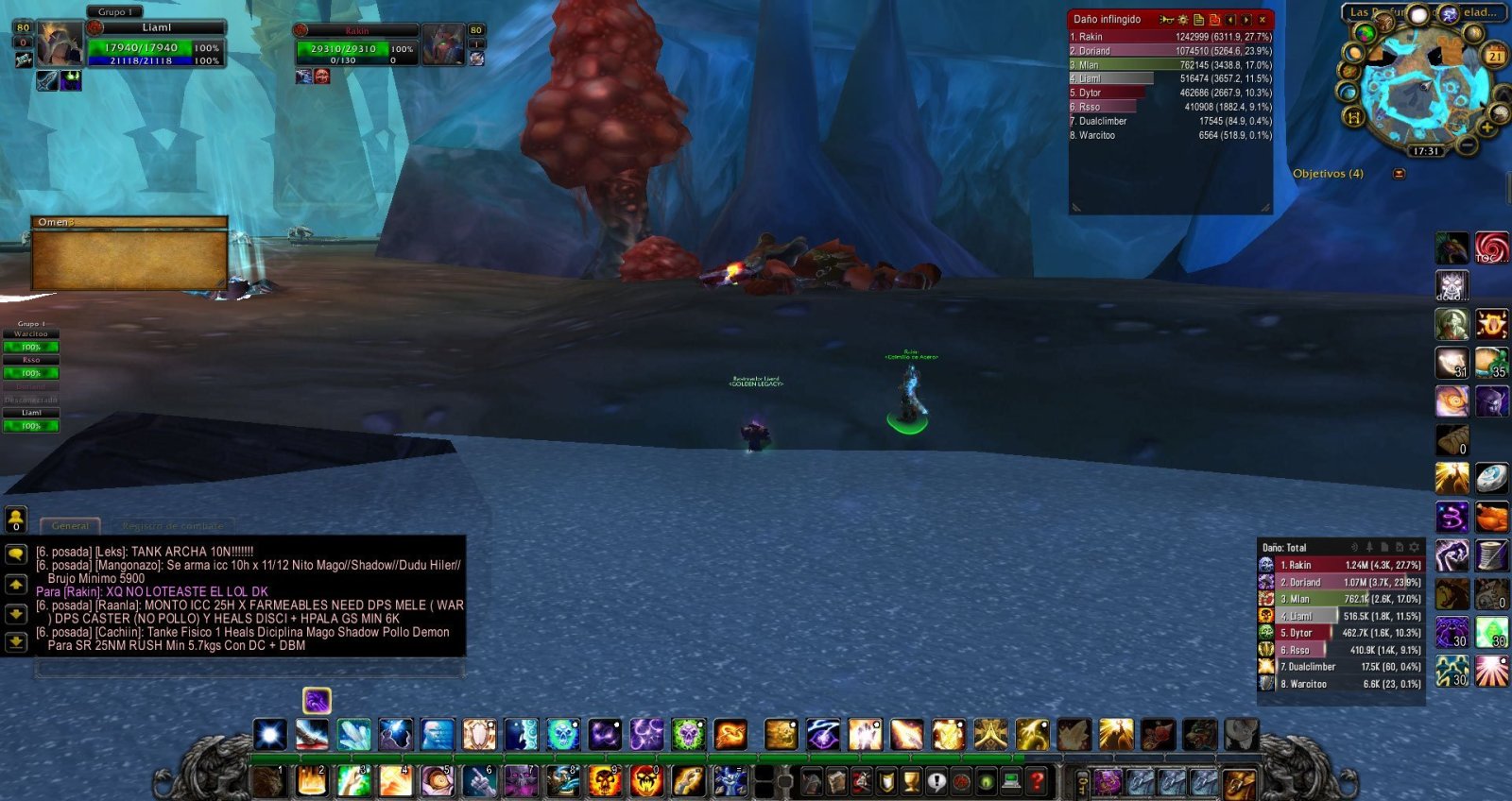The image size is (1512, 801).
Task: Switch to the General chat tab
Action: point(71,525)
